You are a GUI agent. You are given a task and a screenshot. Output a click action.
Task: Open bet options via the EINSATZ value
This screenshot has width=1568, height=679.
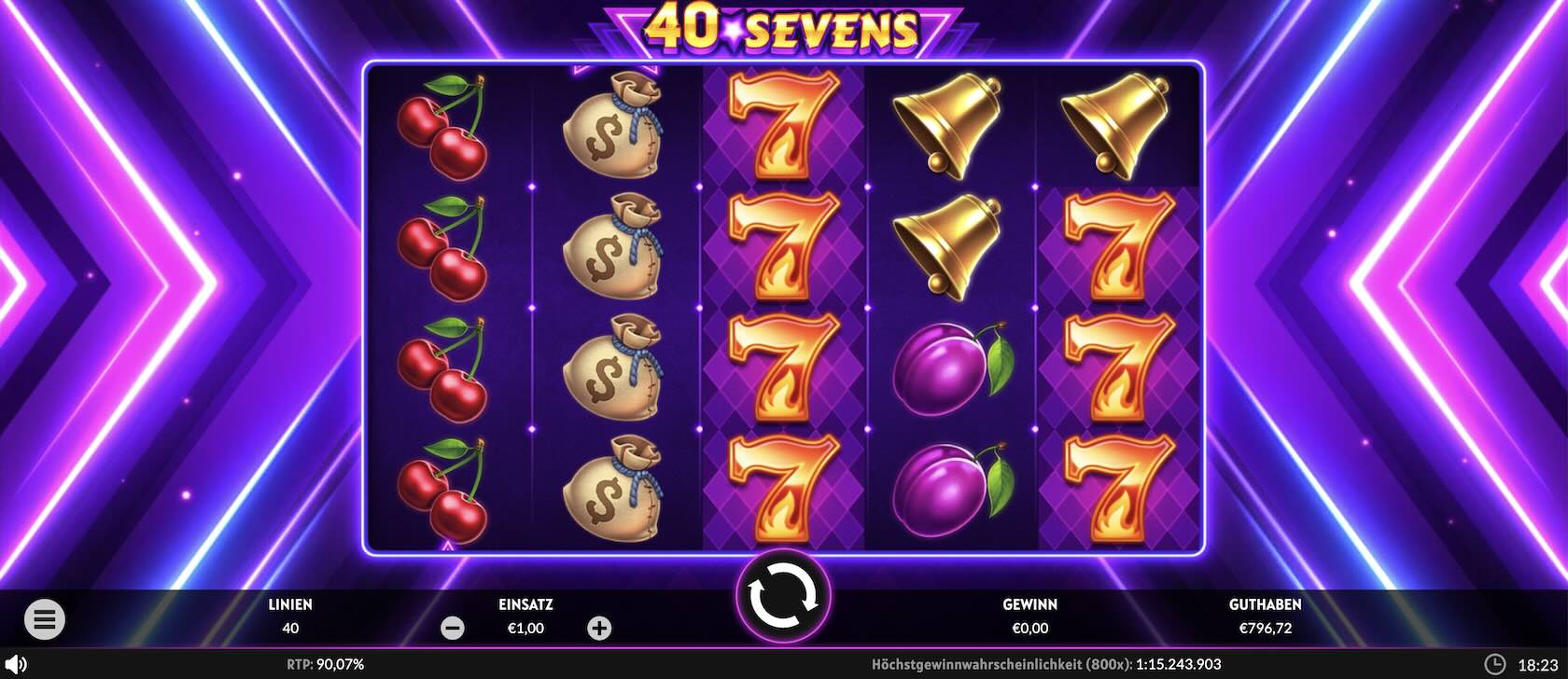pos(525,628)
